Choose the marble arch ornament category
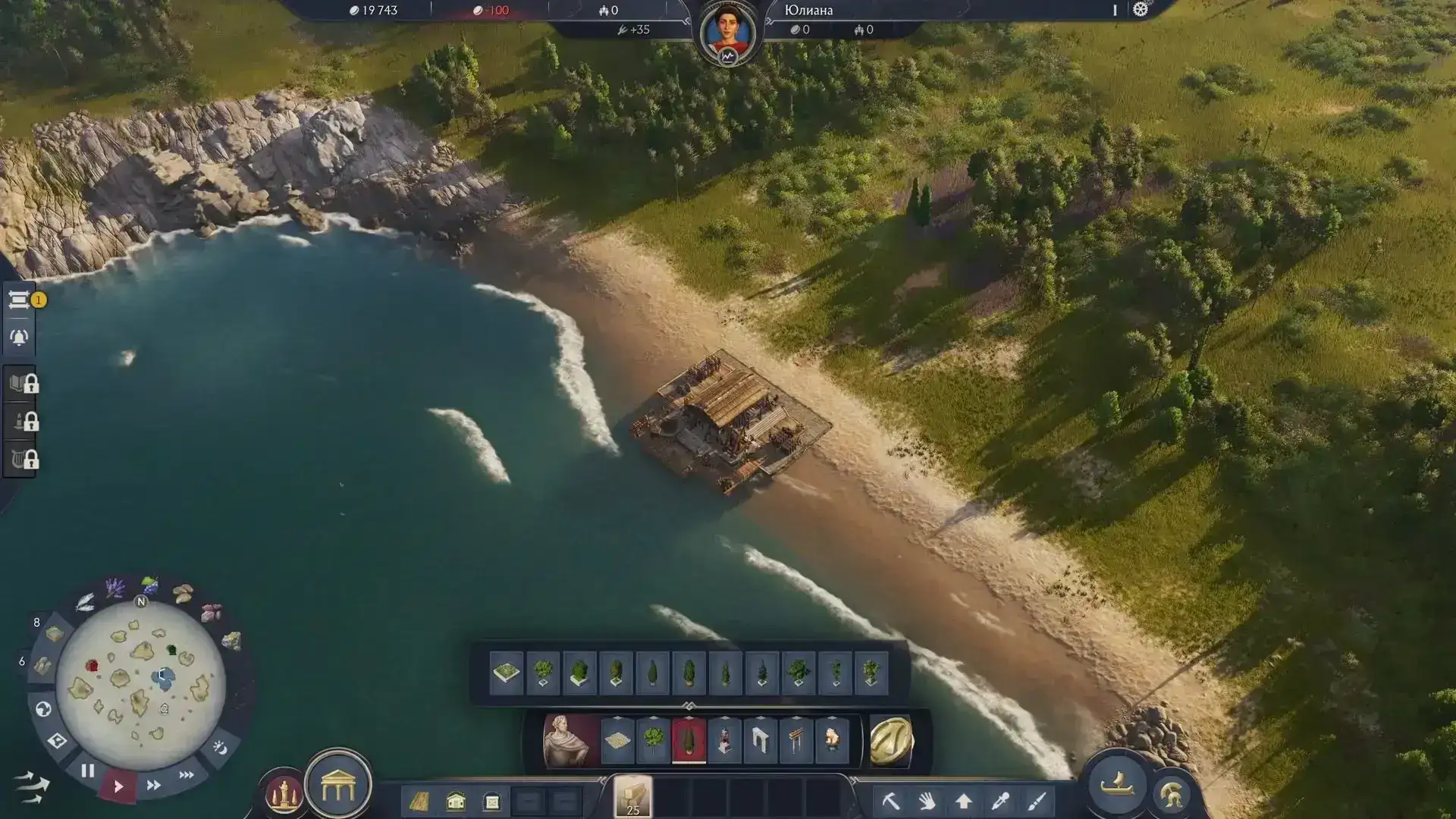Viewport: 1456px width, 819px height. coord(760,739)
